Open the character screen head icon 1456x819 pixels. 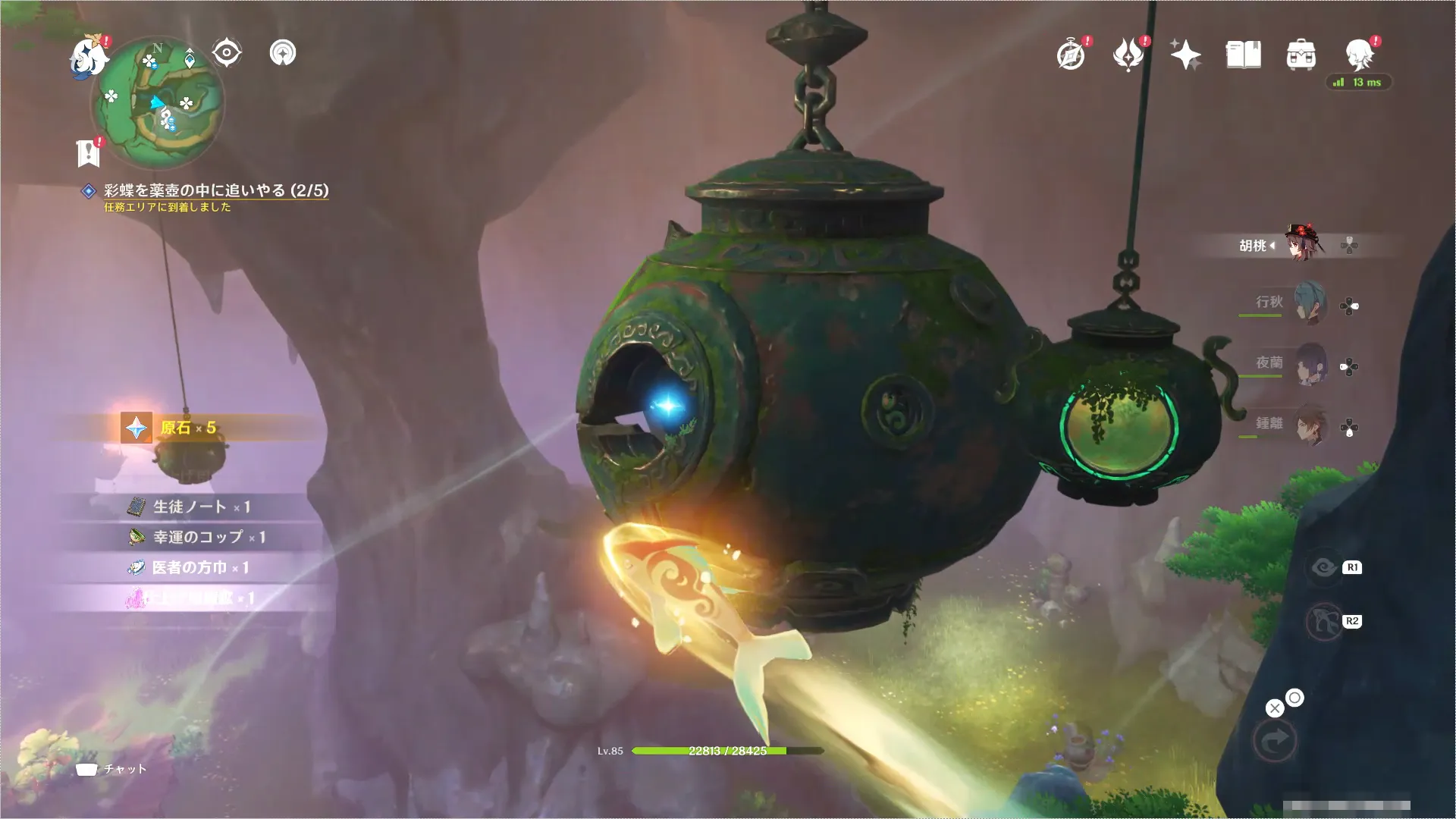click(x=1360, y=55)
